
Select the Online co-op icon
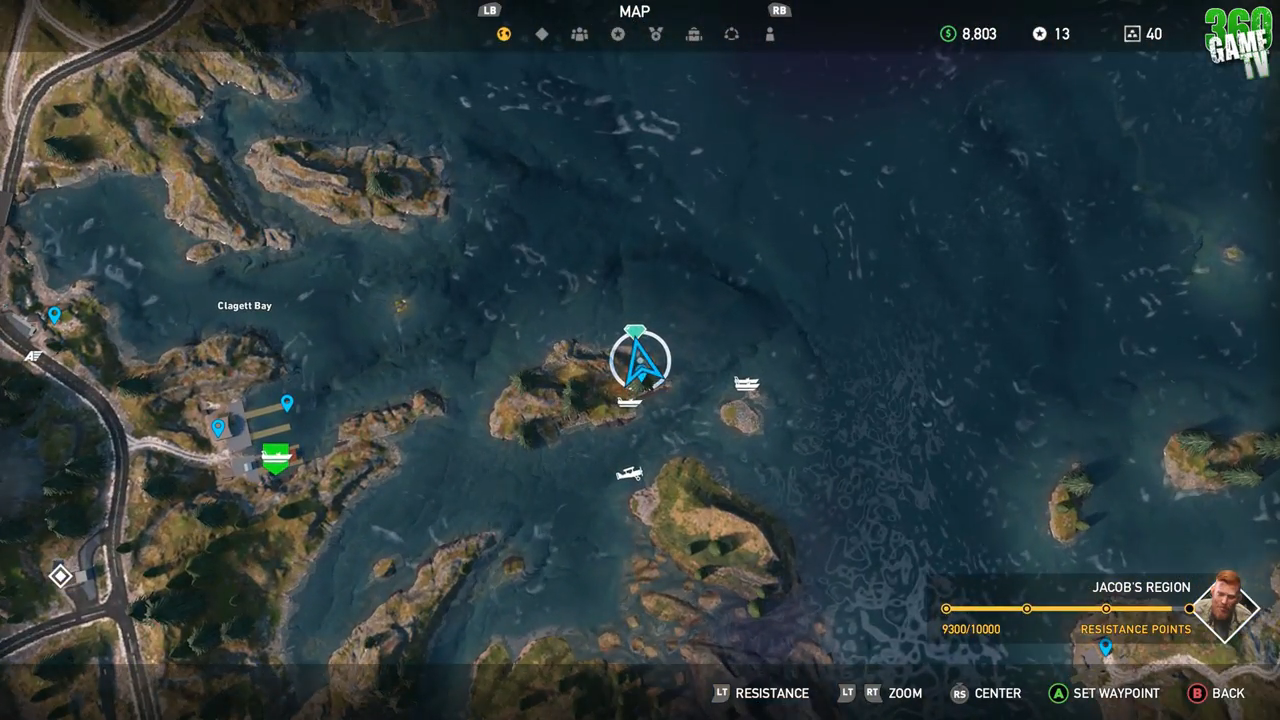[731, 33]
